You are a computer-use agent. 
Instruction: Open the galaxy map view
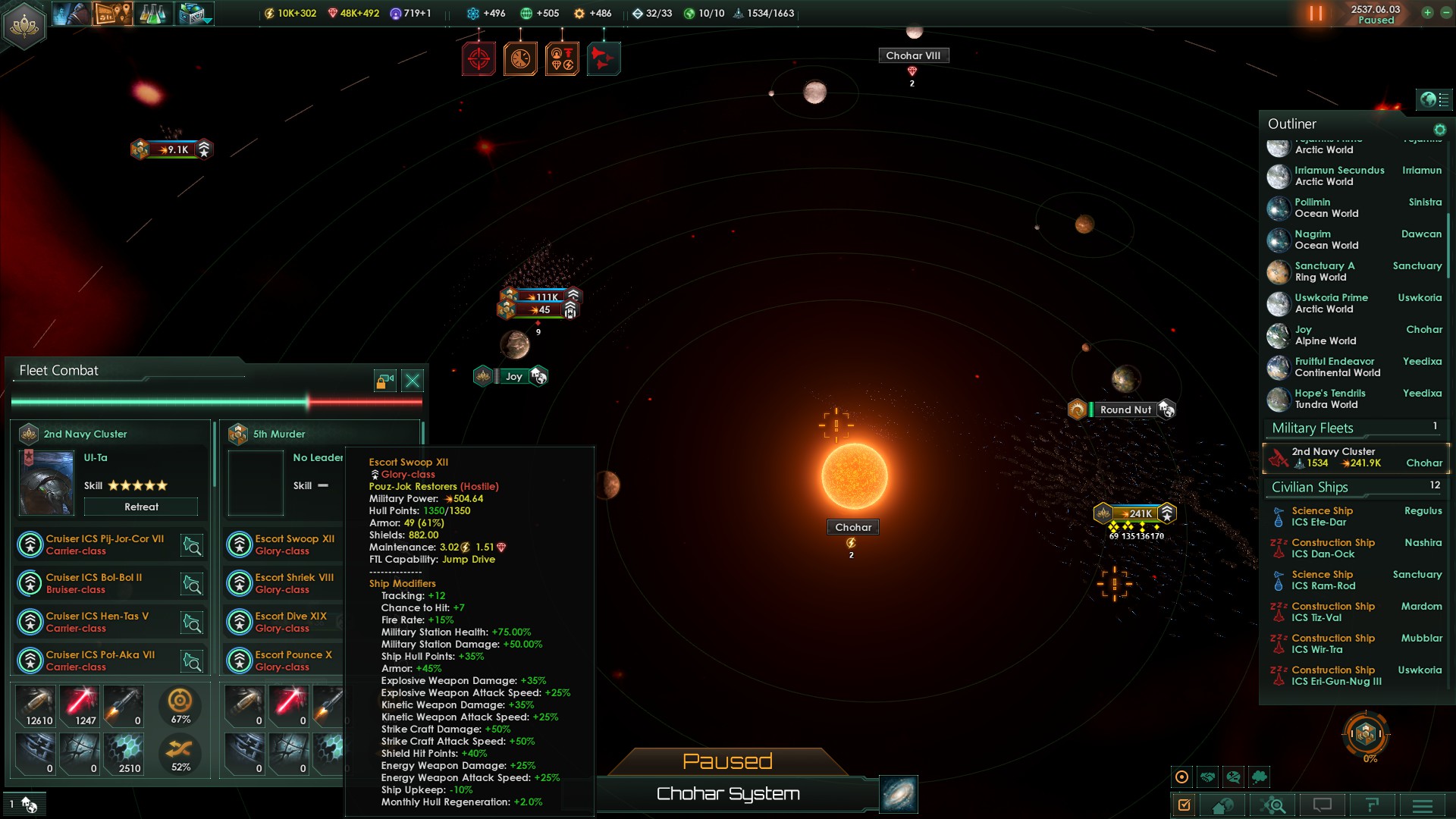point(899,794)
